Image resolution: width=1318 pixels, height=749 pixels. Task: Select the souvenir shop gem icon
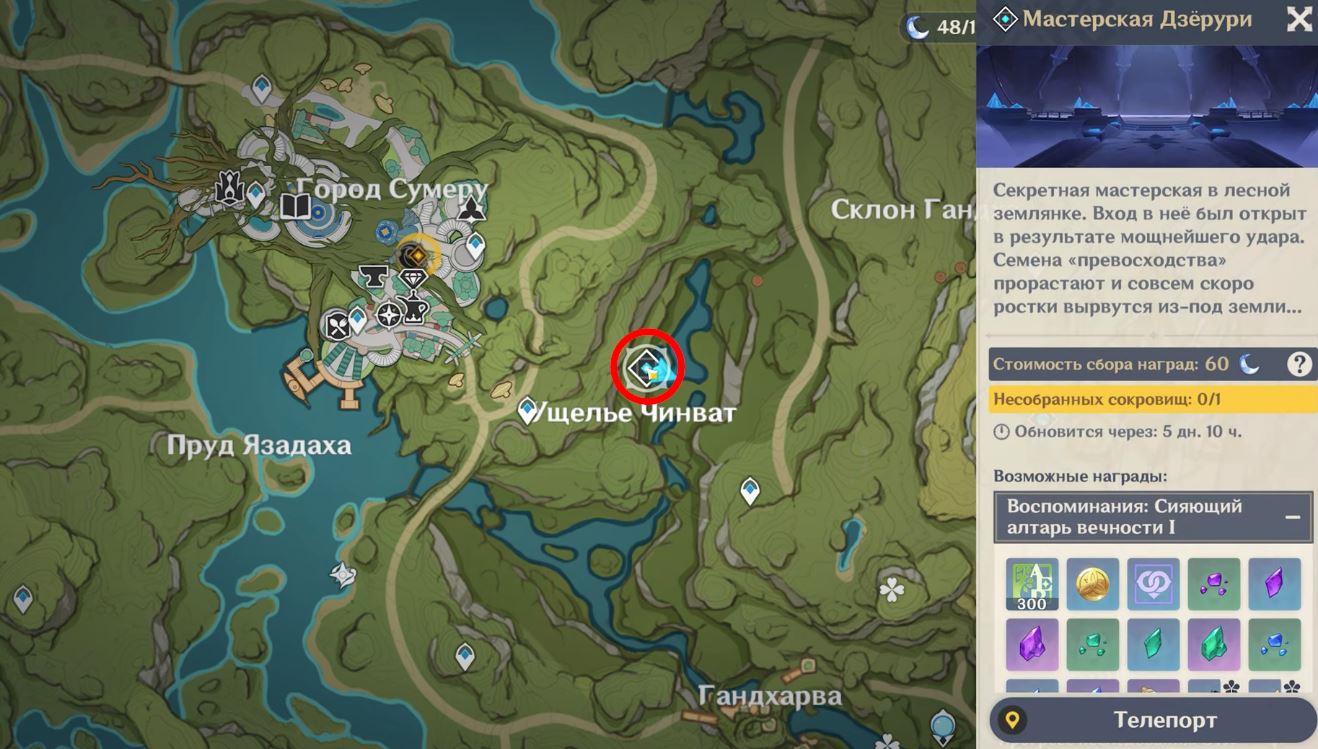pyautogui.click(x=413, y=278)
